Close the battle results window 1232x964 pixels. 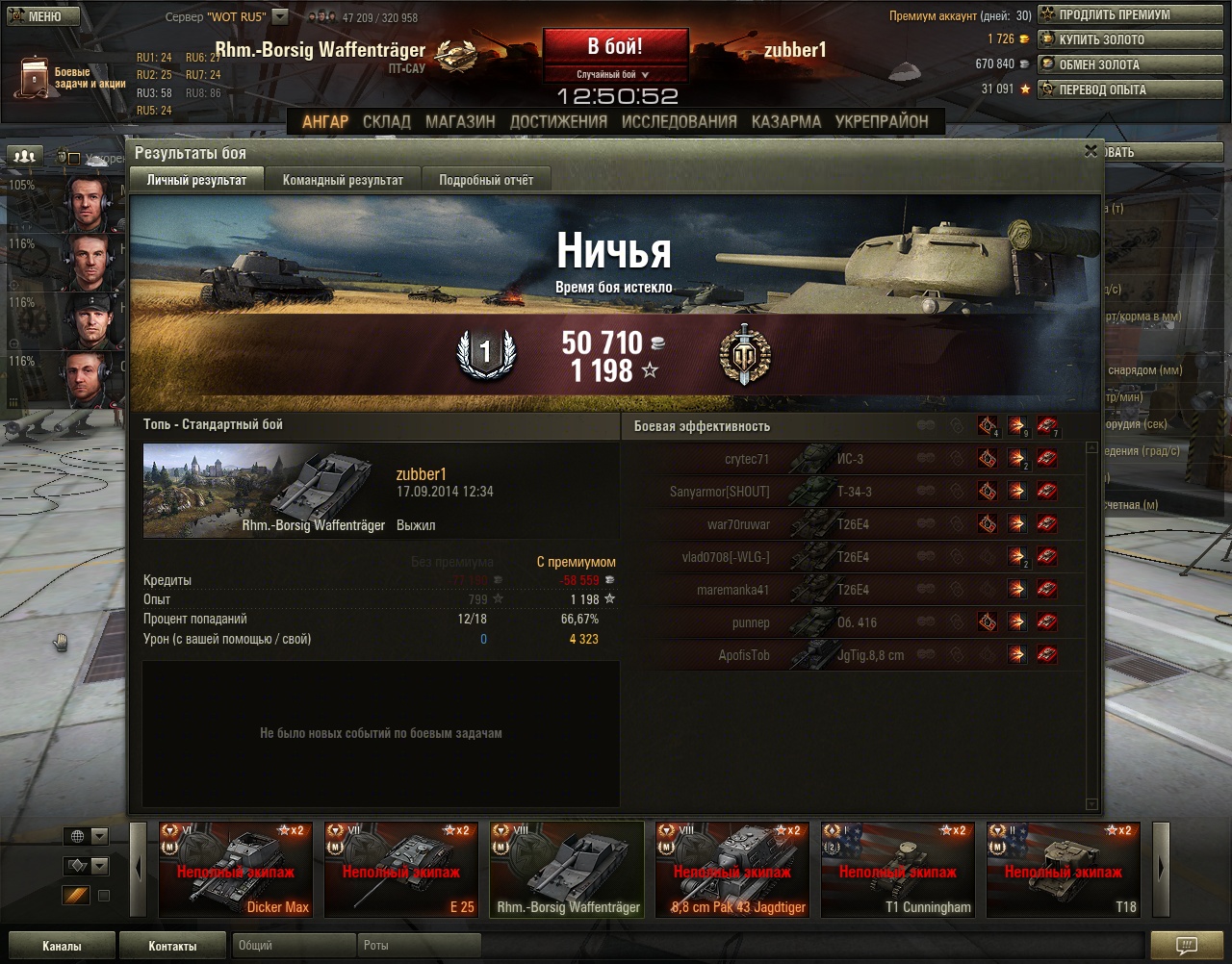[1091, 151]
